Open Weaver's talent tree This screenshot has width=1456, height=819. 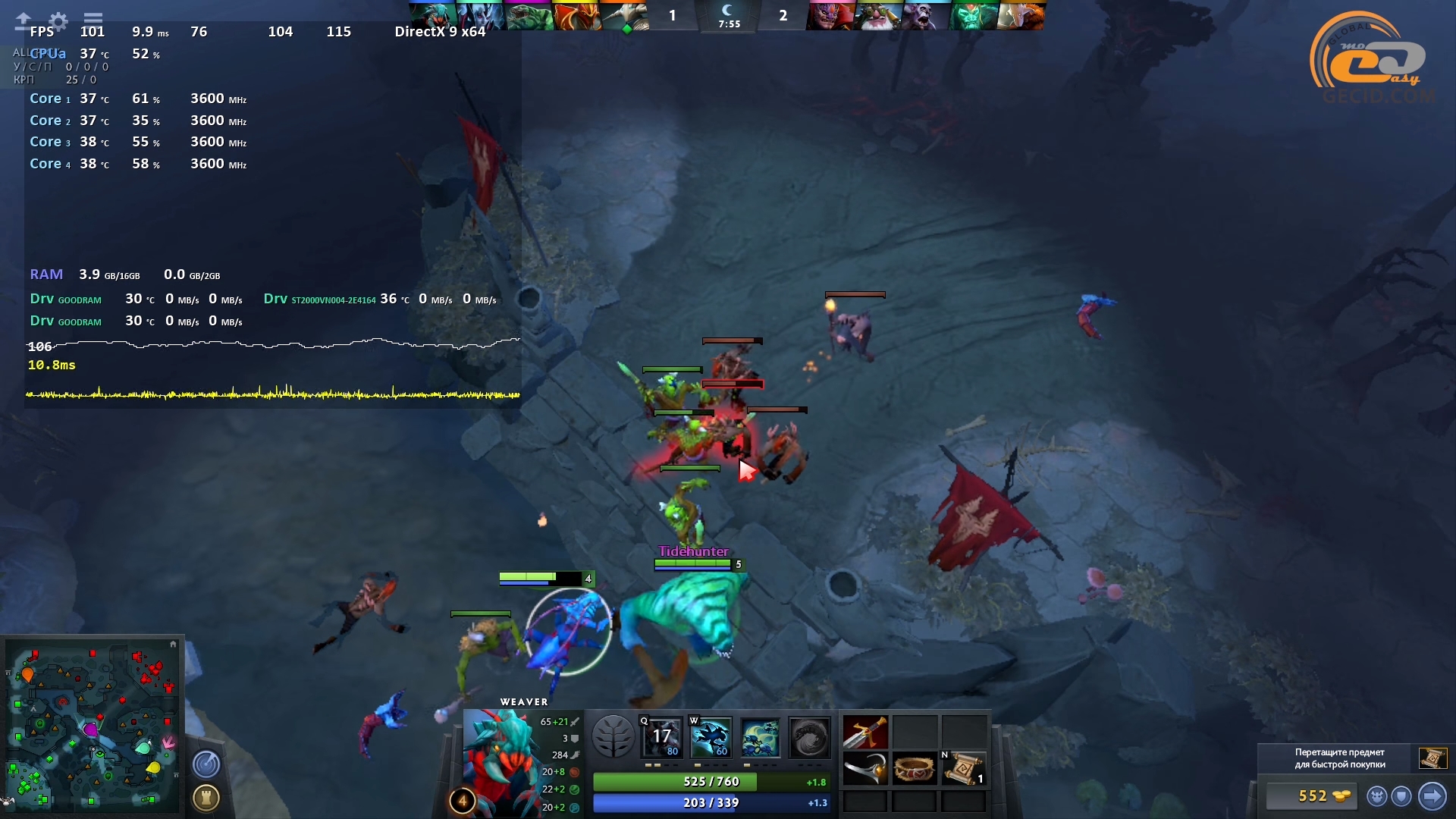click(x=613, y=736)
